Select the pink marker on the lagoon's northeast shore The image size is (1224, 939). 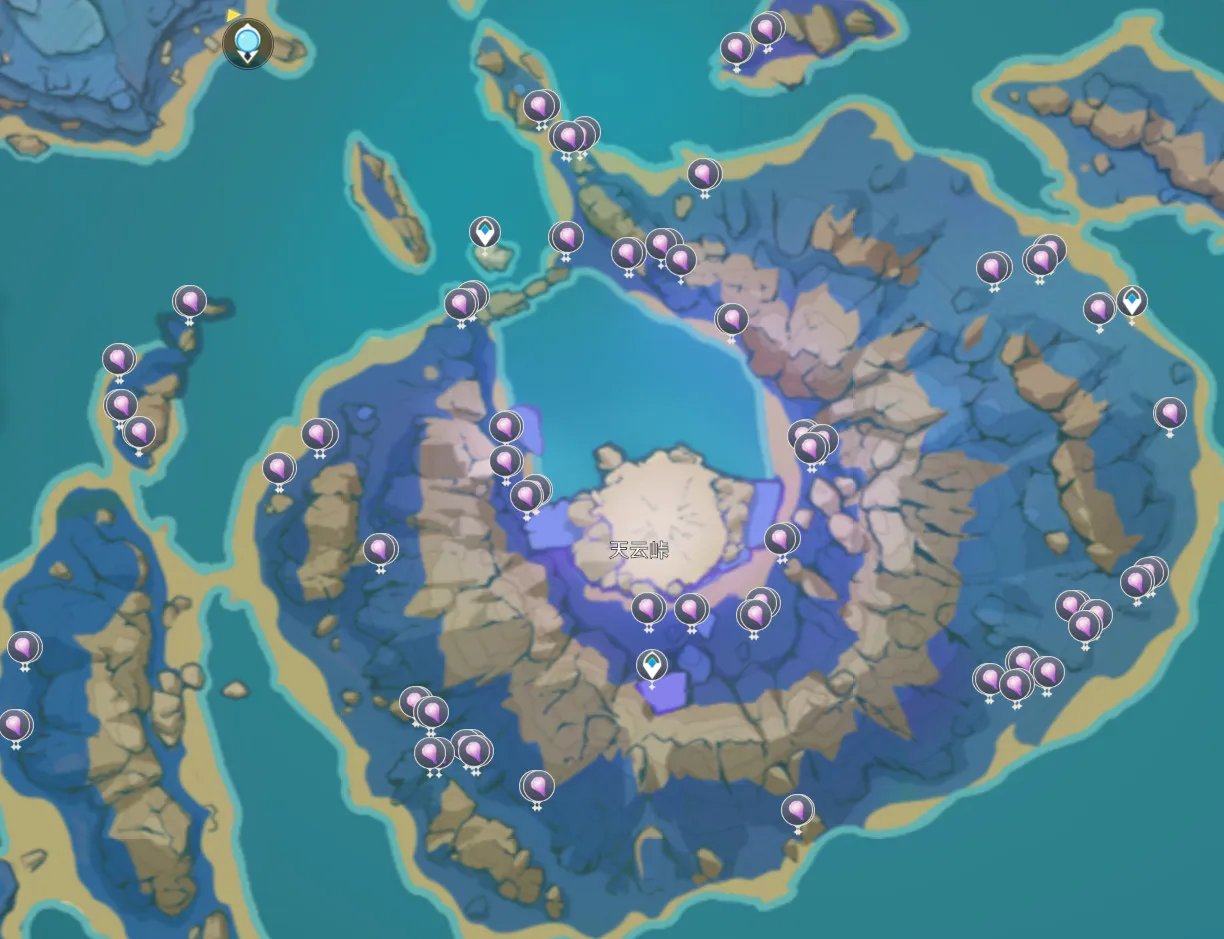[732, 320]
